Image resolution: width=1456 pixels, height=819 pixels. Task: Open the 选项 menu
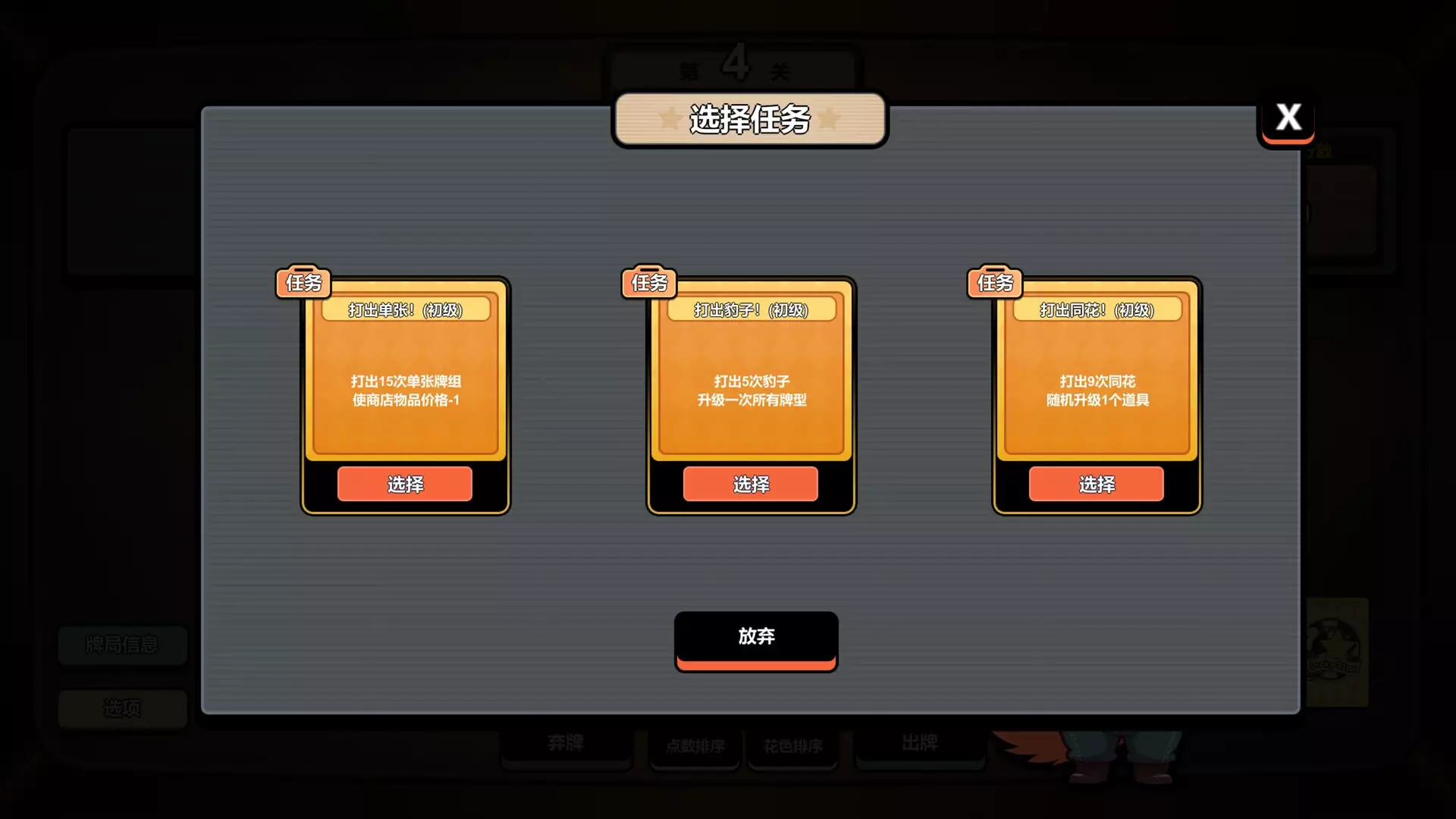tap(121, 708)
